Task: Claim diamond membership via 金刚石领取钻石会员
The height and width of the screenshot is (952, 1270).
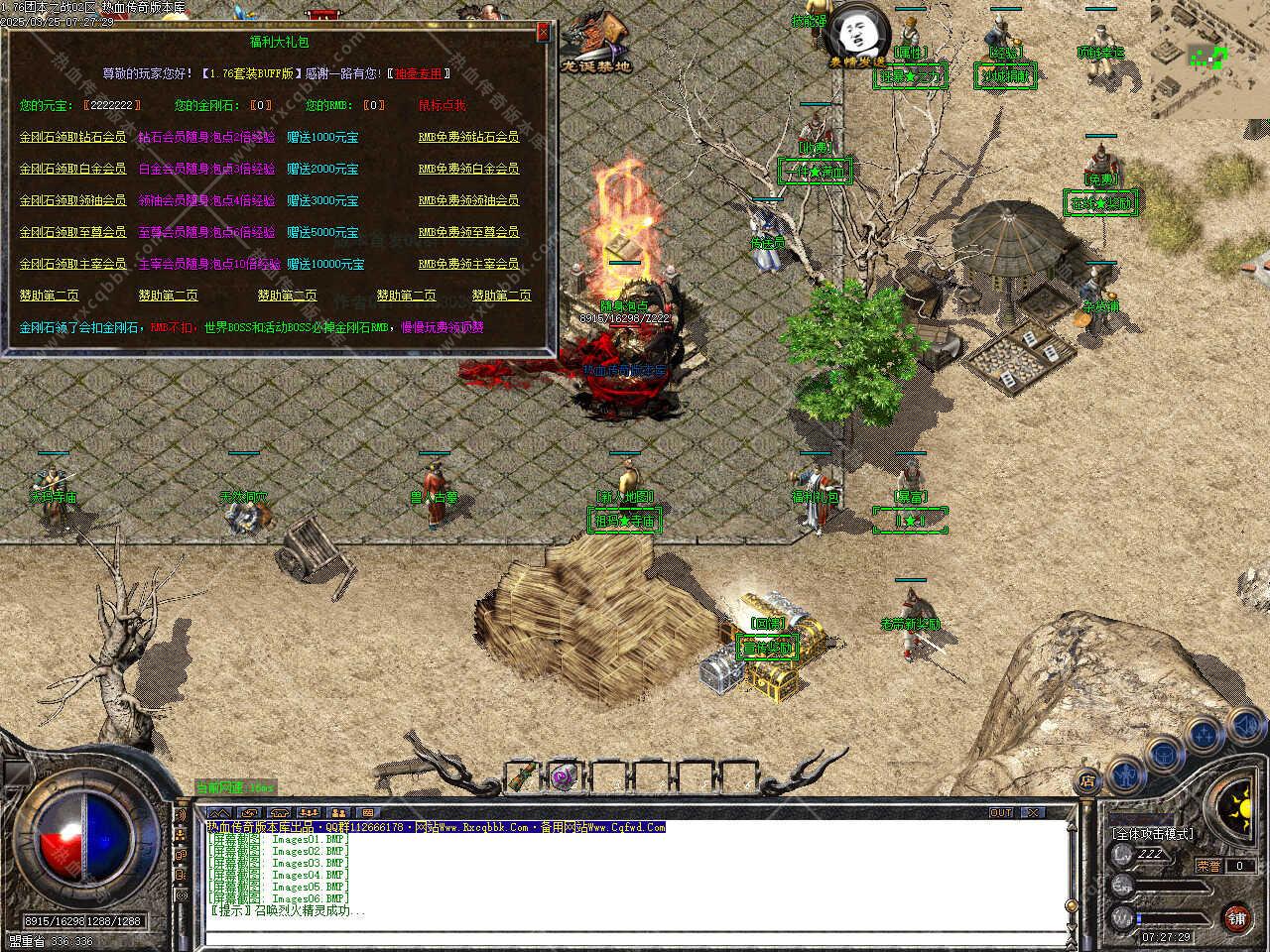Action: pos(72,137)
